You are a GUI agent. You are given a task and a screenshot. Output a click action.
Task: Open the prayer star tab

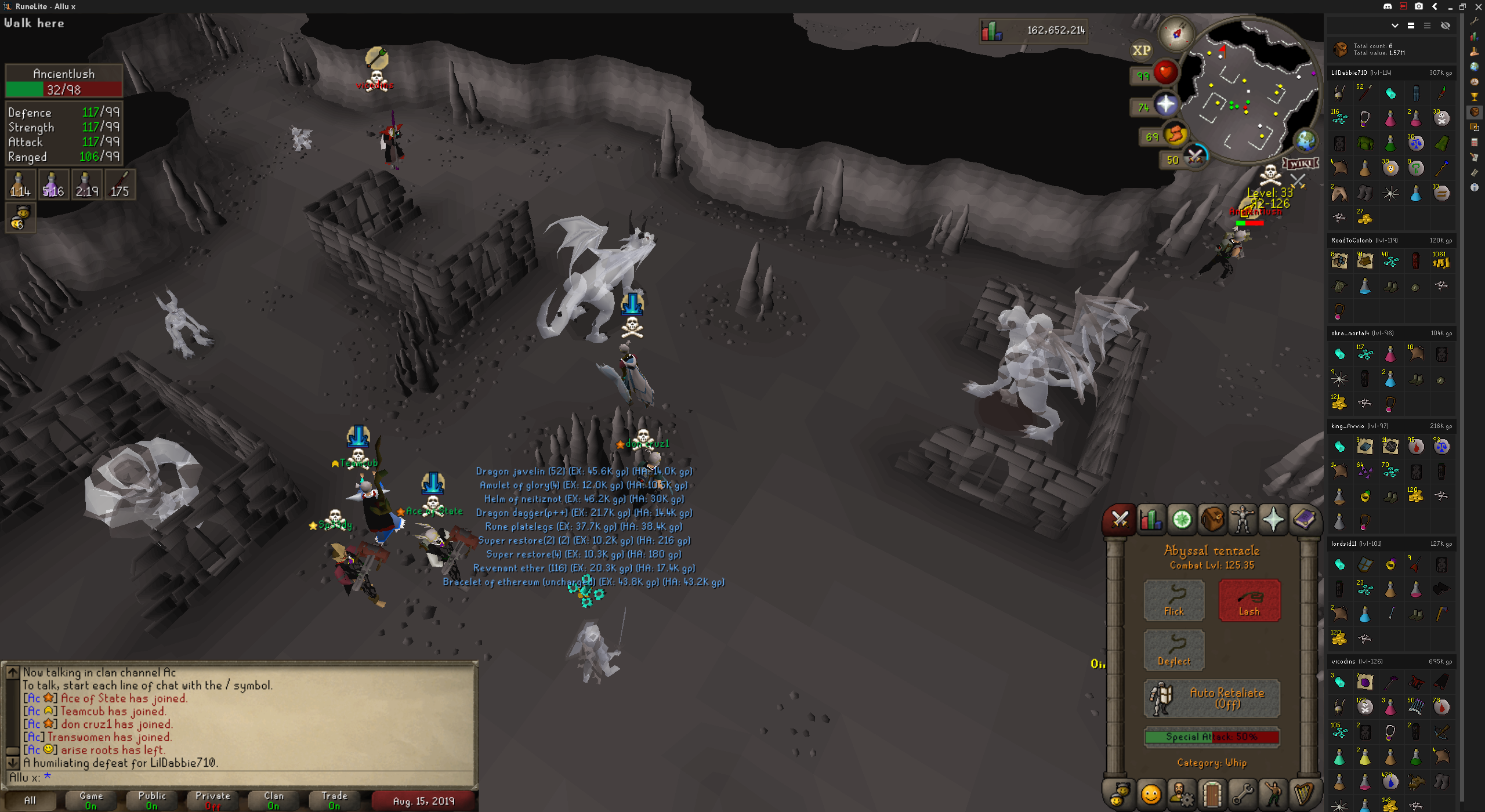click(x=1273, y=519)
